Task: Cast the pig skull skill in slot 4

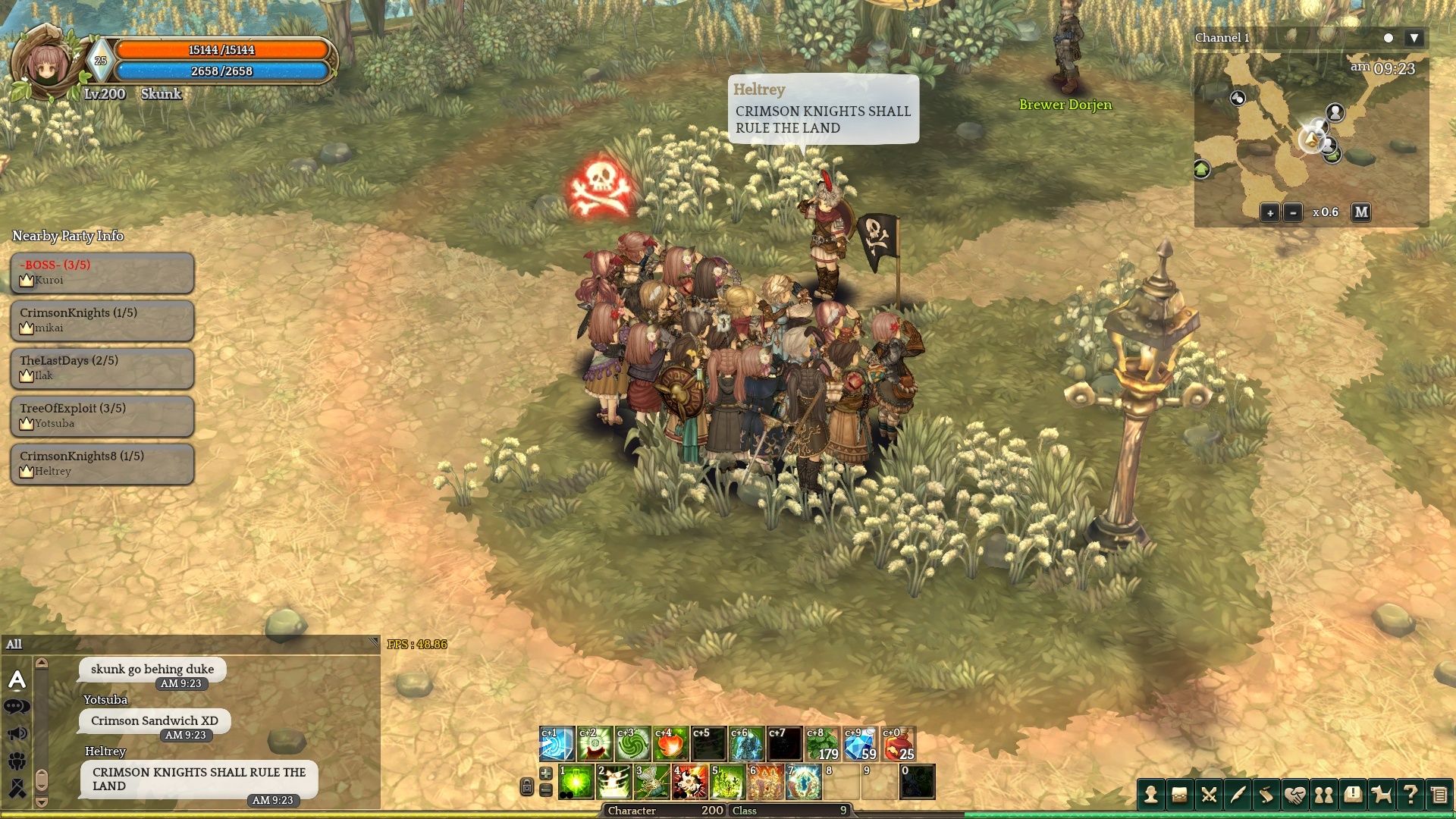Action: (689, 782)
